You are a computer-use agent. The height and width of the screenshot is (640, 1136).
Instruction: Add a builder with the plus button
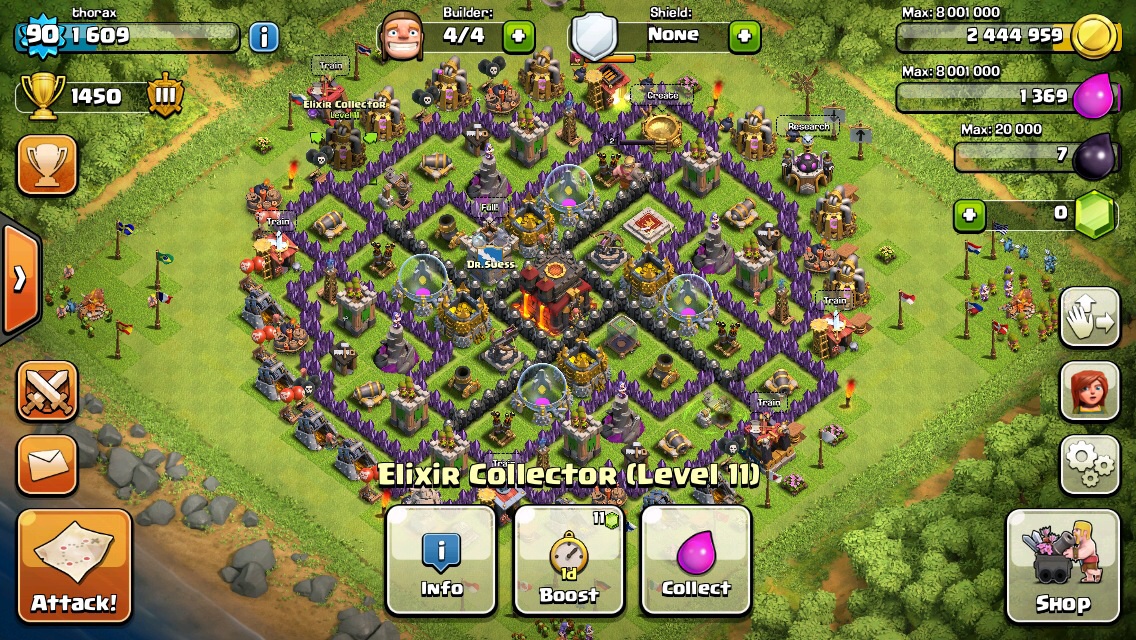coord(518,37)
